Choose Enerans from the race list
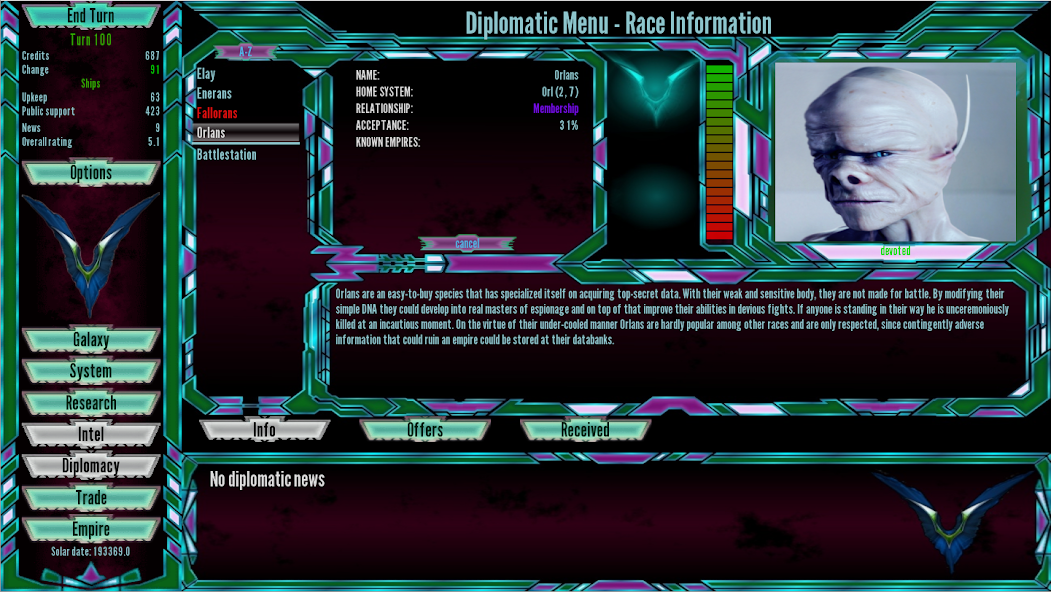 (x=214, y=94)
